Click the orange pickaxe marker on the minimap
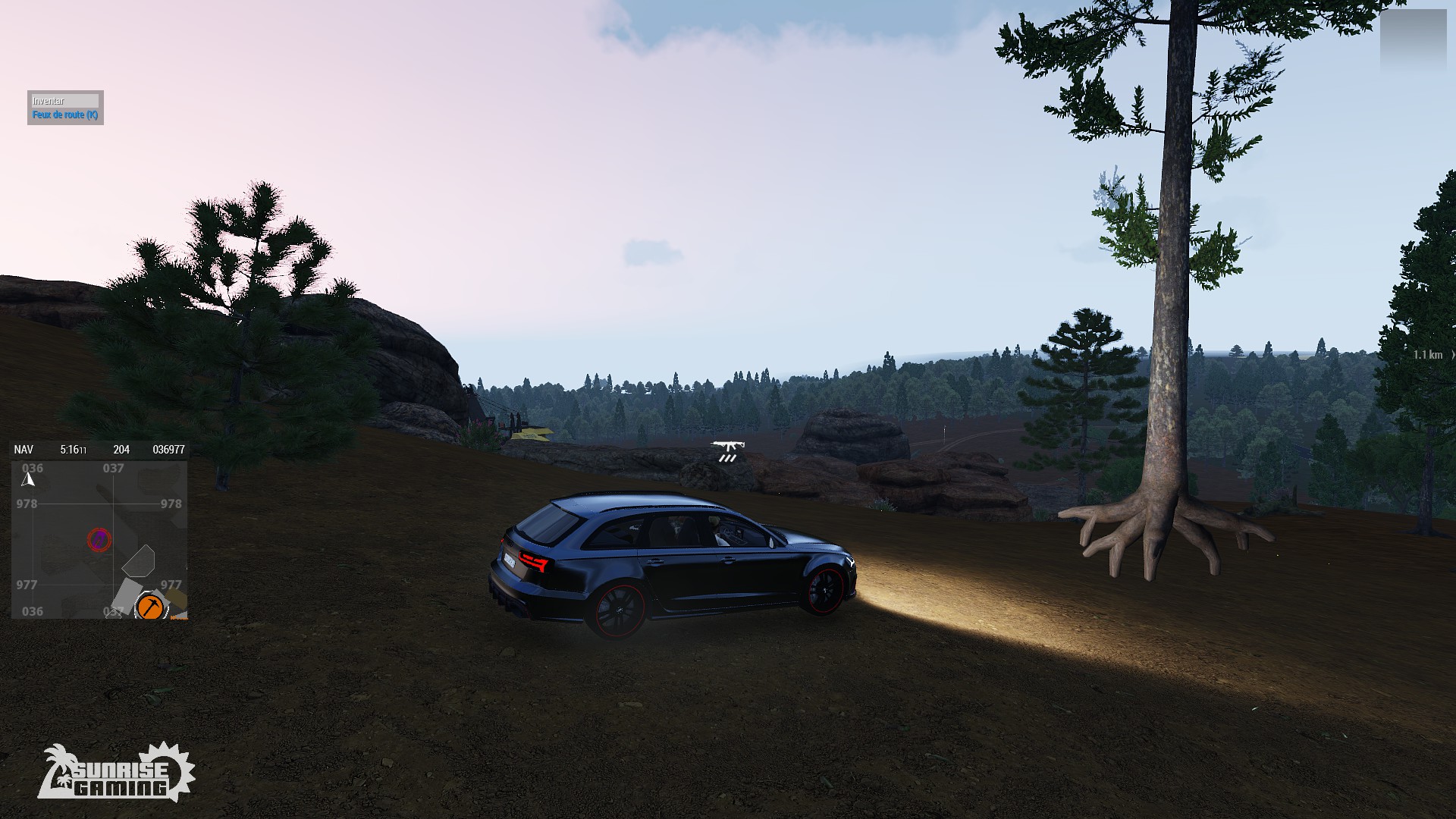Image resolution: width=1456 pixels, height=819 pixels. (150, 607)
